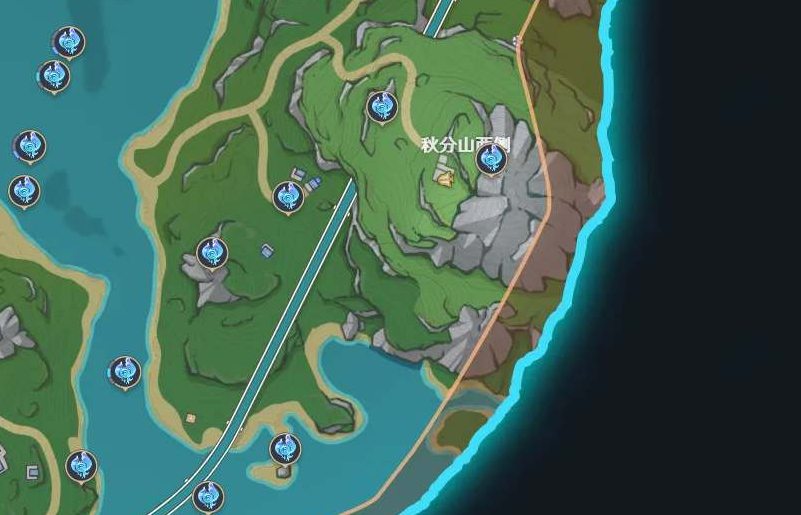This screenshot has height=515, width=801.
Task: Open the blue marker on the small sandy islet
Action: tap(285, 448)
